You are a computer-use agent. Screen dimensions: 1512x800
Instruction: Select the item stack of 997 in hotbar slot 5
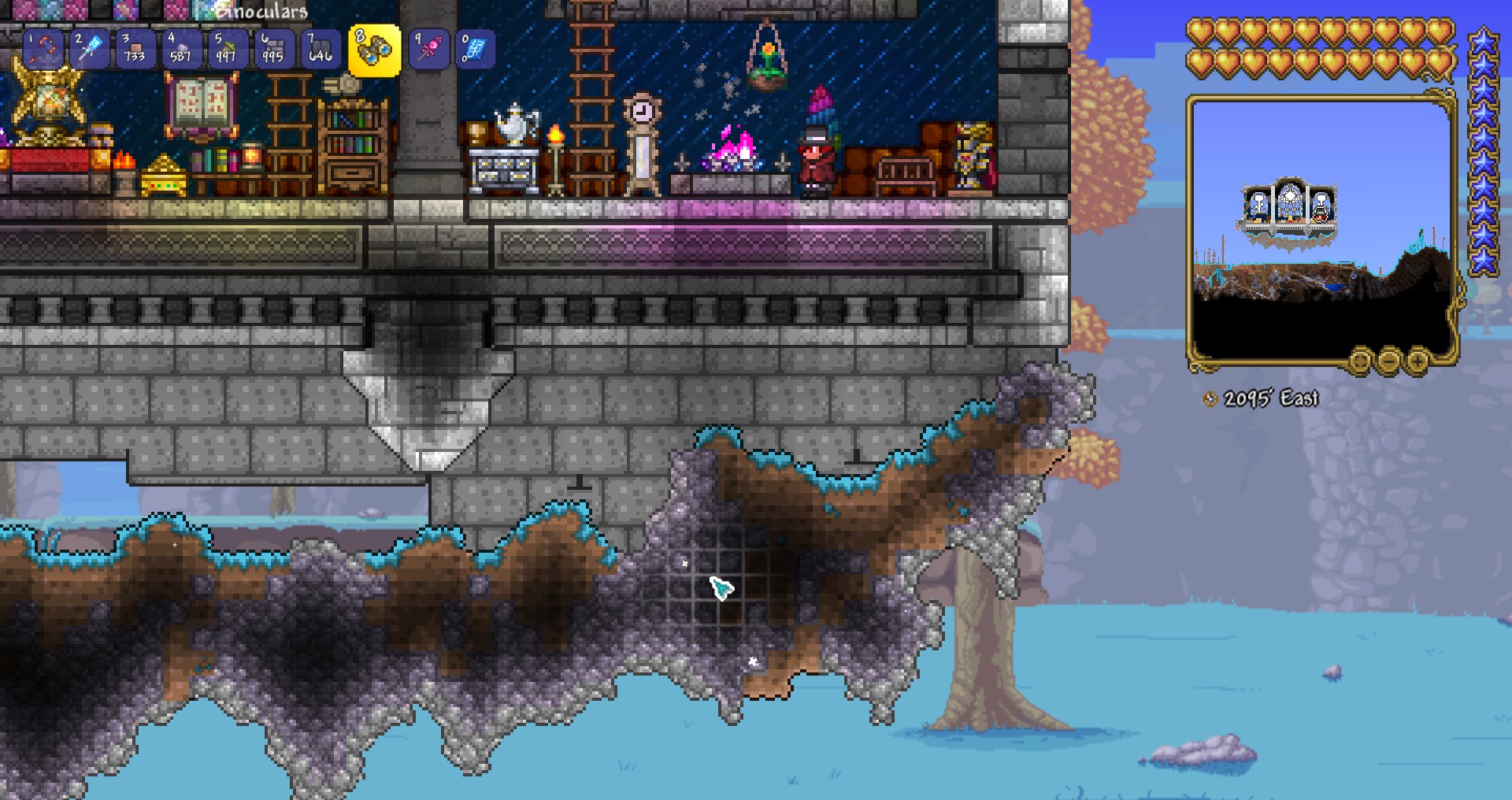[224, 50]
